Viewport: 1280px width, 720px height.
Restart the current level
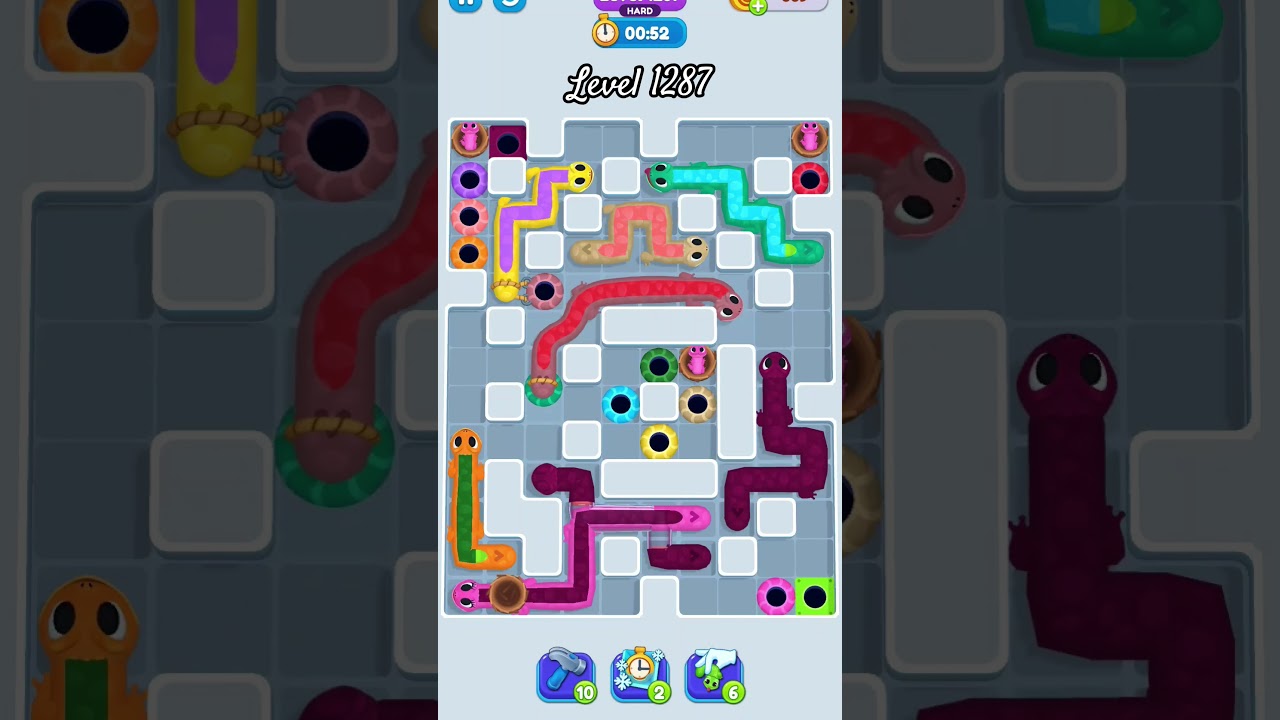tap(510, 5)
